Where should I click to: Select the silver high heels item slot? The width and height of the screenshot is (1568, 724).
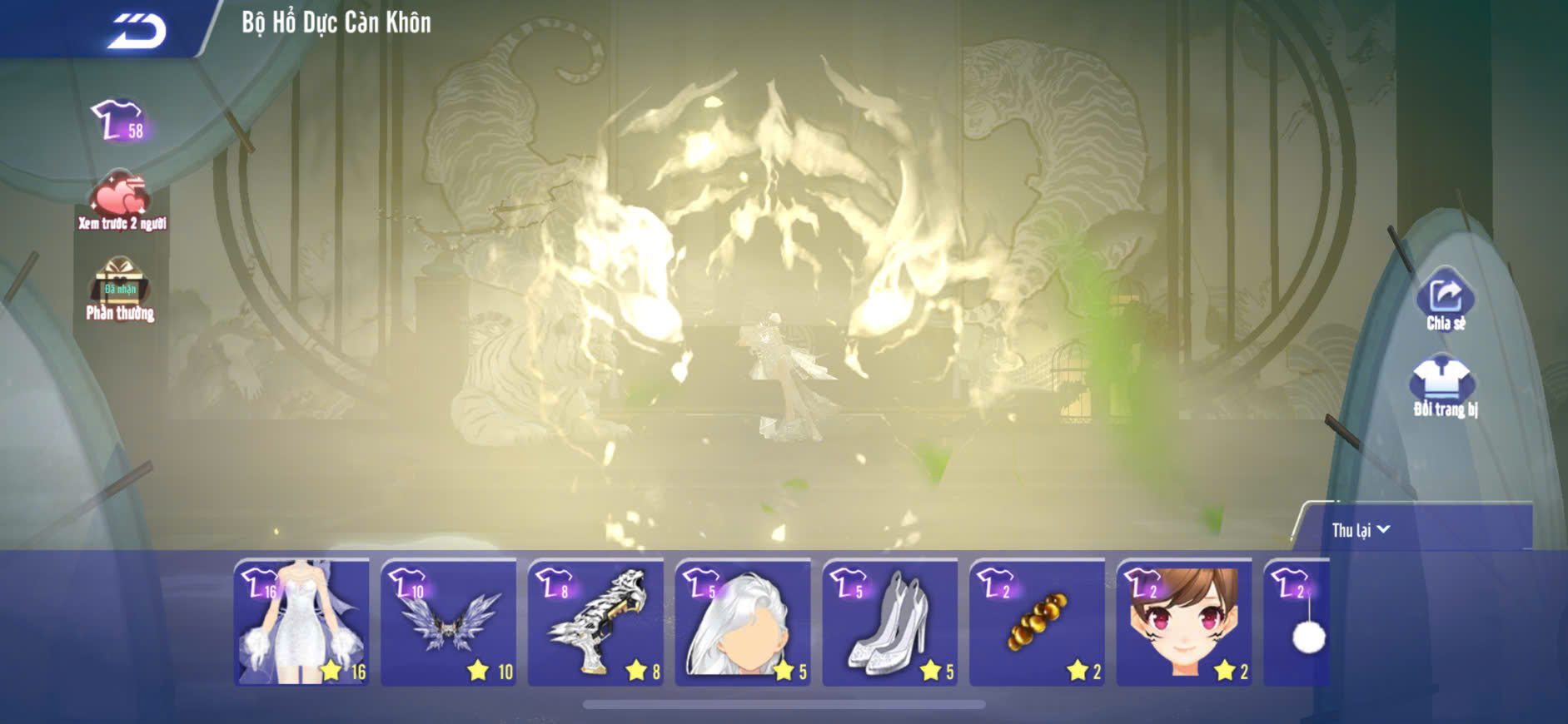[890, 622]
